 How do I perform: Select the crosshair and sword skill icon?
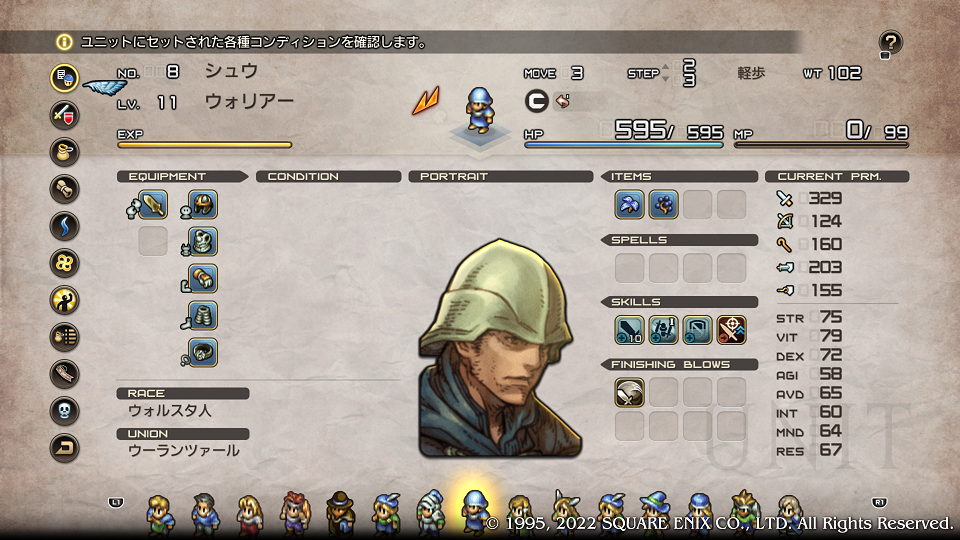[x=731, y=330]
